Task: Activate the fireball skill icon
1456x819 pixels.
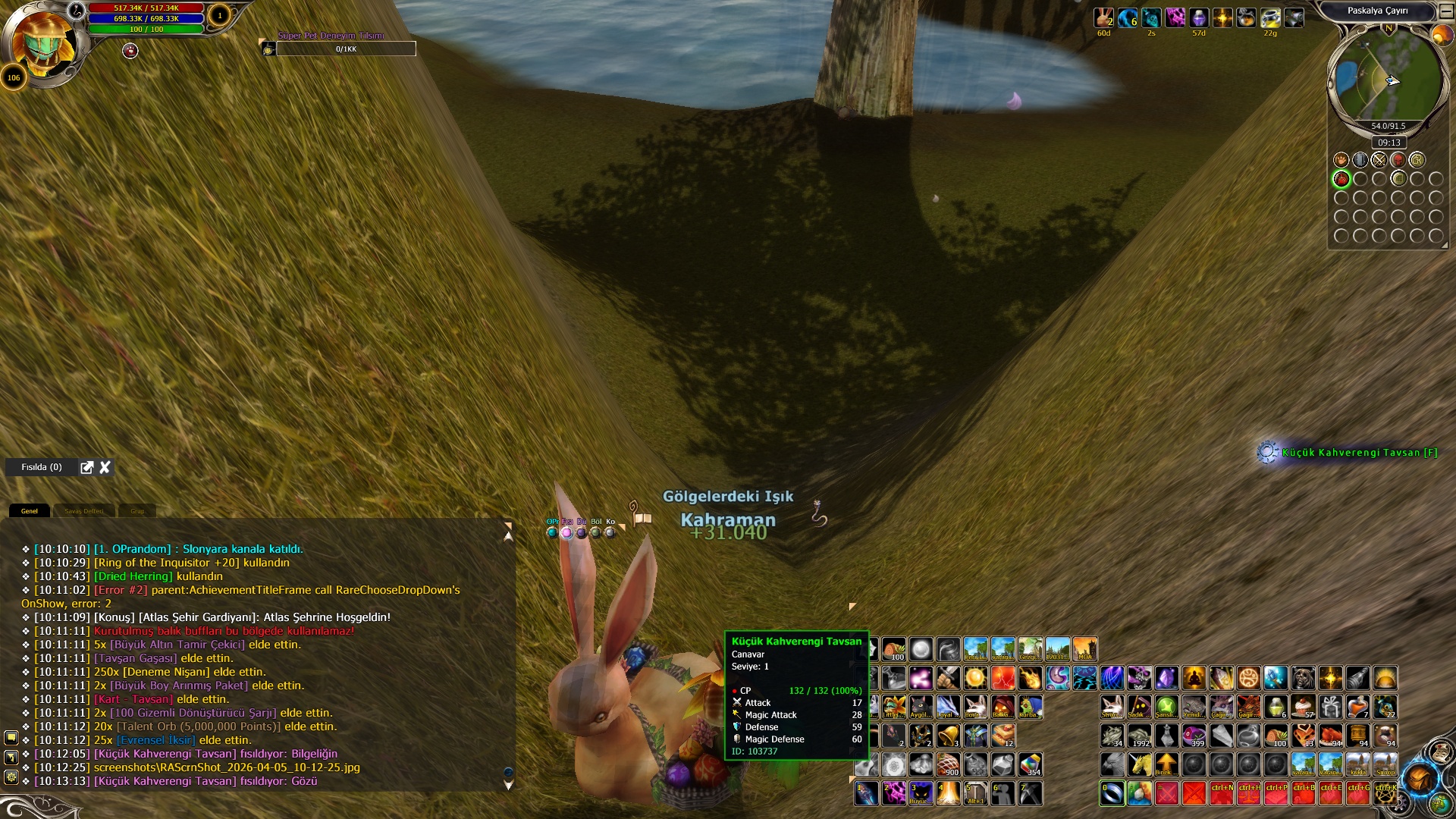Action: tap(1030, 678)
